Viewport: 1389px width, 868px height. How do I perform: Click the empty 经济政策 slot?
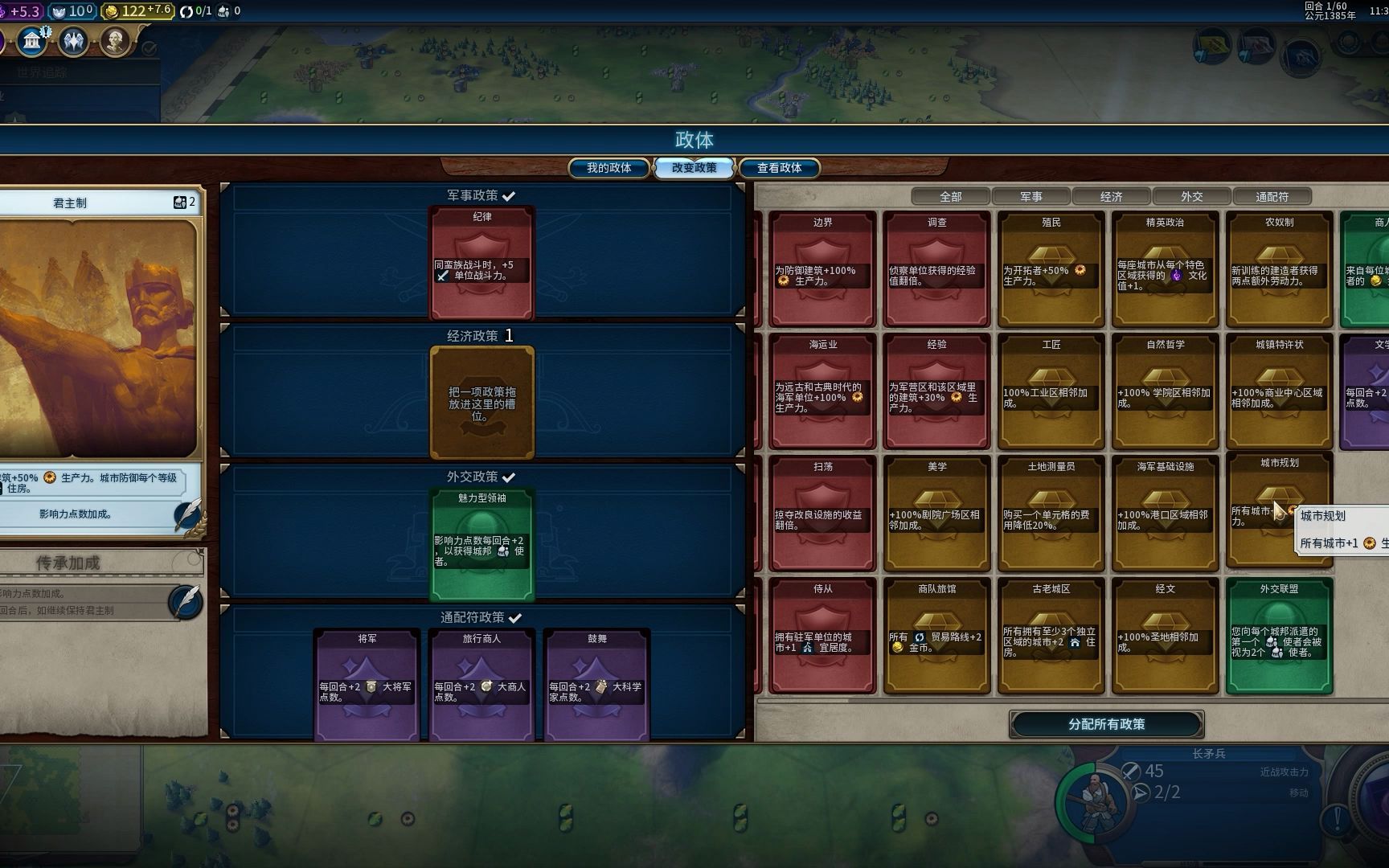(x=481, y=403)
